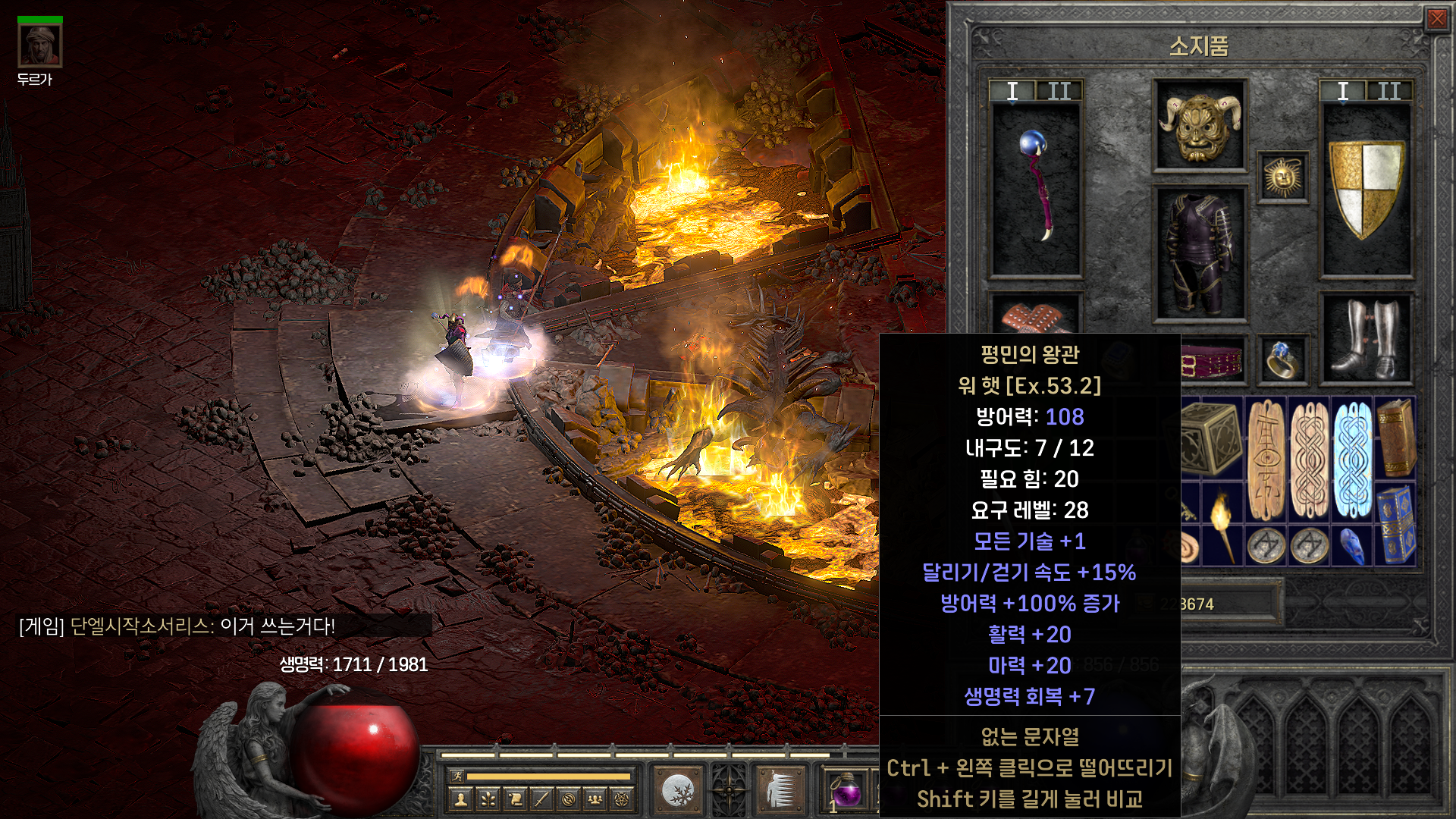Open the character screen button
1456x819 pixels.
(x=460, y=799)
